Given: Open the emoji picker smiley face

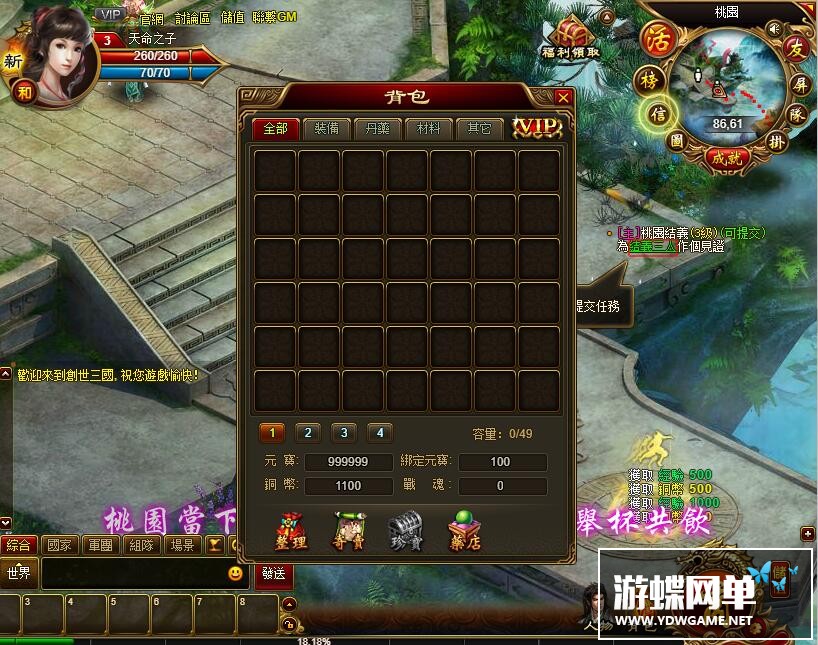Looking at the screenshot, I should click(x=236, y=573).
